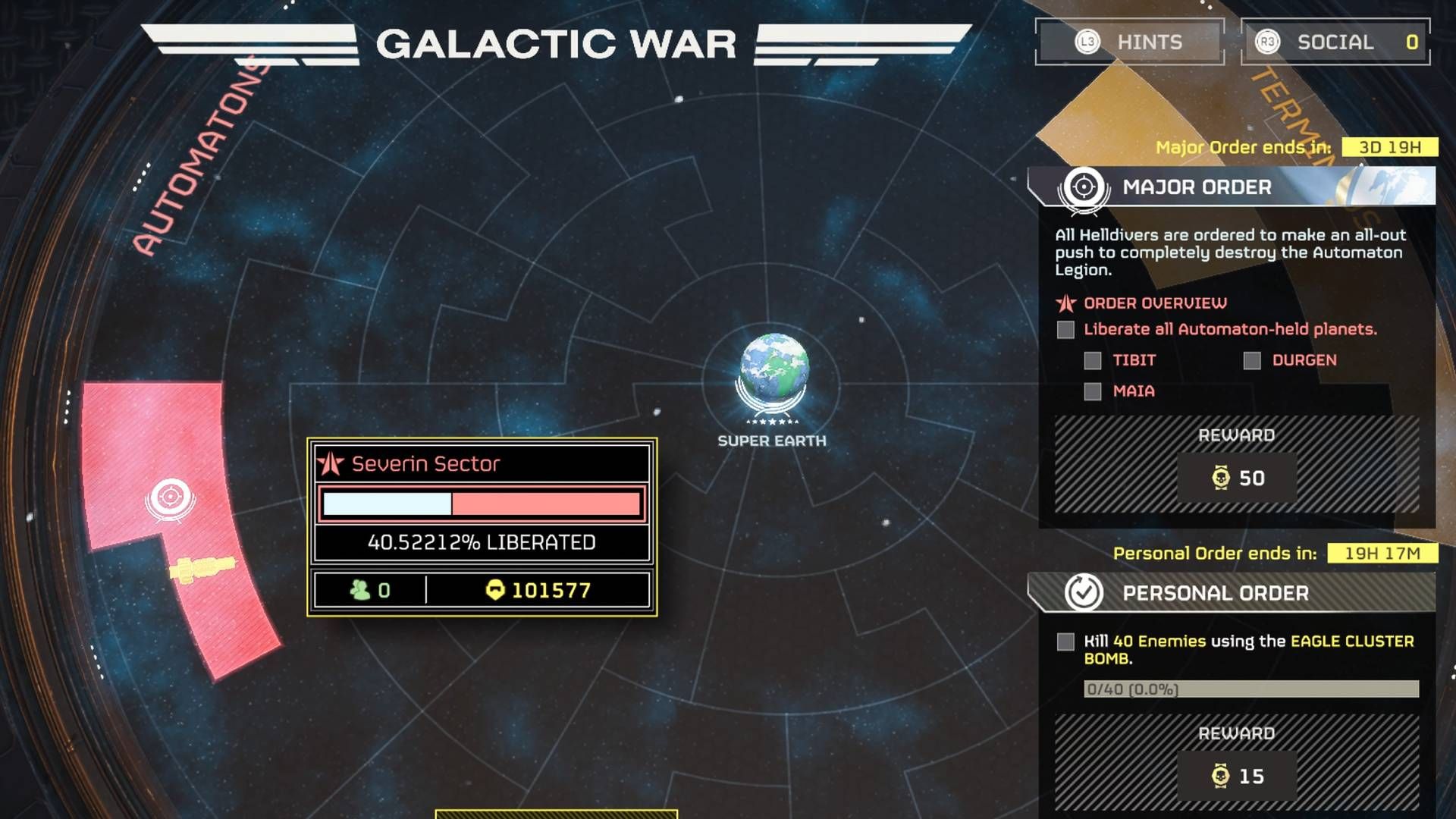The width and height of the screenshot is (1456, 819).
Task: Open the Hints panel
Action: pos(1130,42)
